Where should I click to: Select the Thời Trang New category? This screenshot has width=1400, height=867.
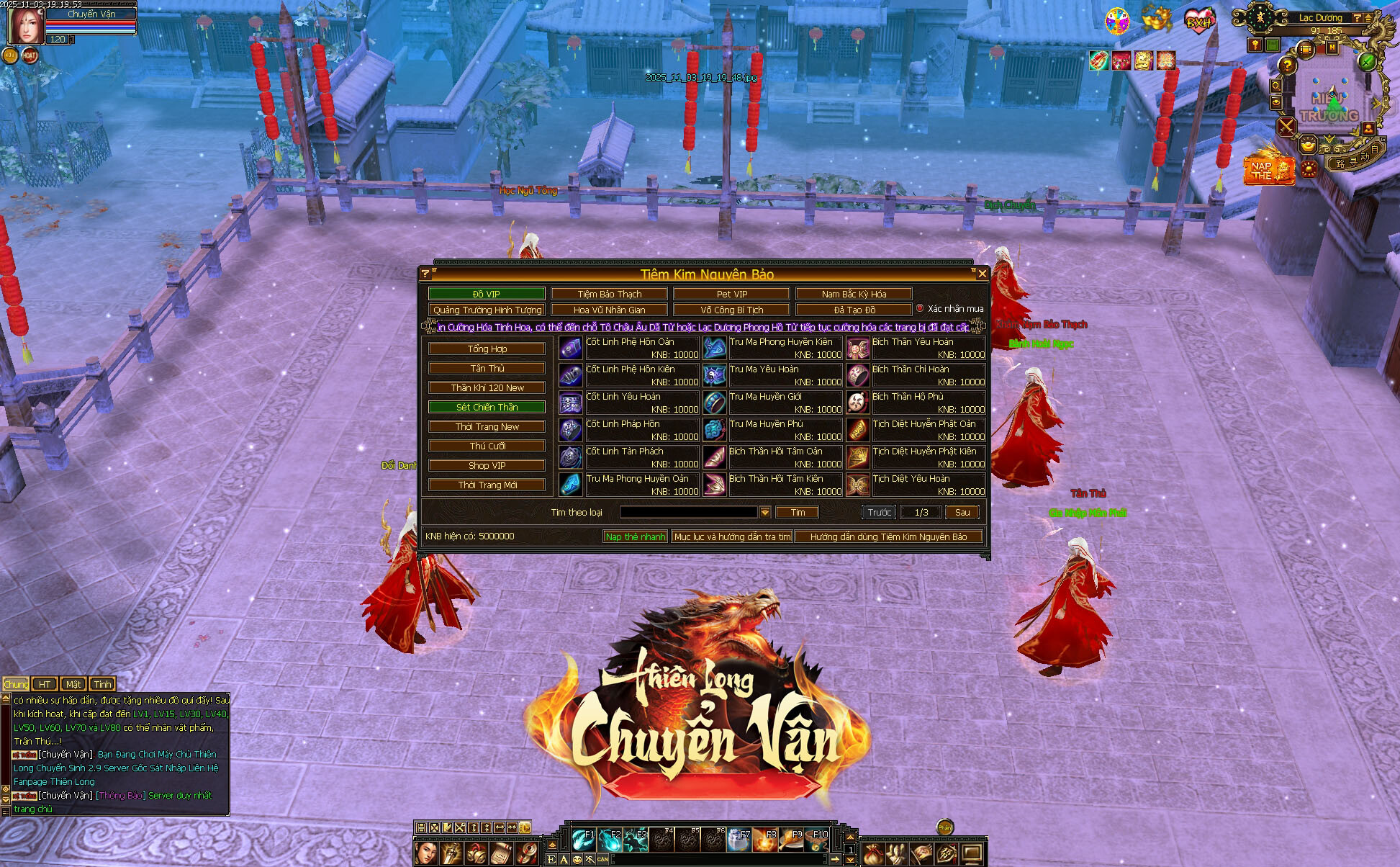487,426
